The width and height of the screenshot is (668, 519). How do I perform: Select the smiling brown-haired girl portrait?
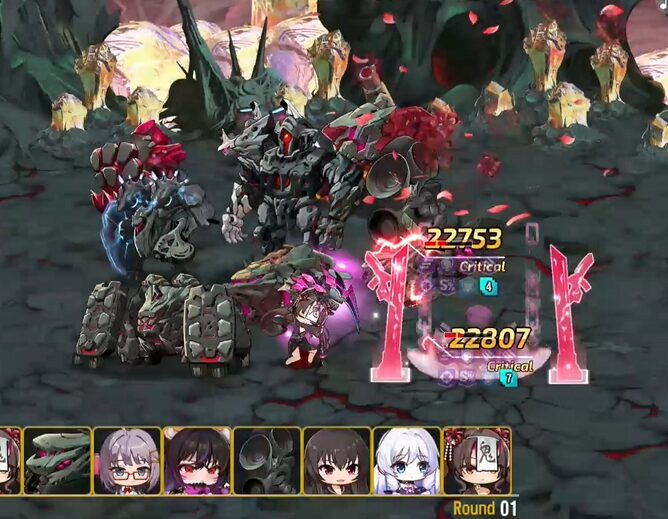tap(337, 461)
